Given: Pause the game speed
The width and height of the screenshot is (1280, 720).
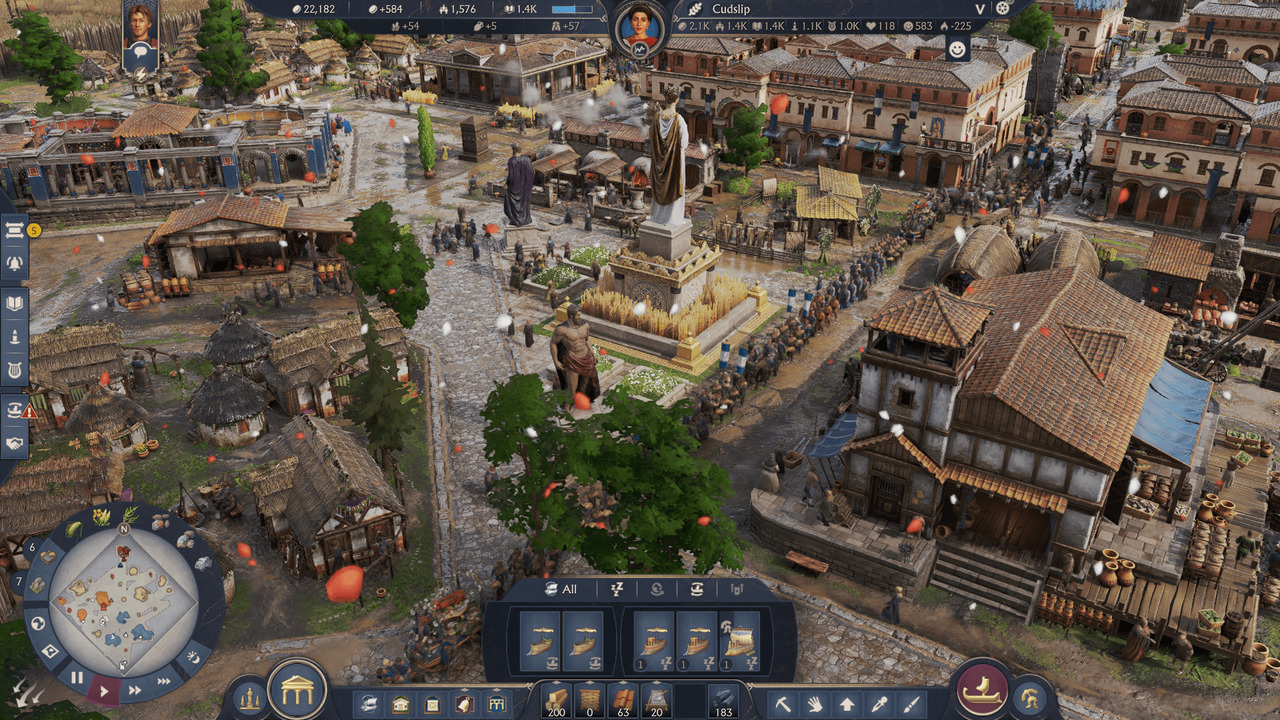Looking at the screenshot, I should click(77, 677).
